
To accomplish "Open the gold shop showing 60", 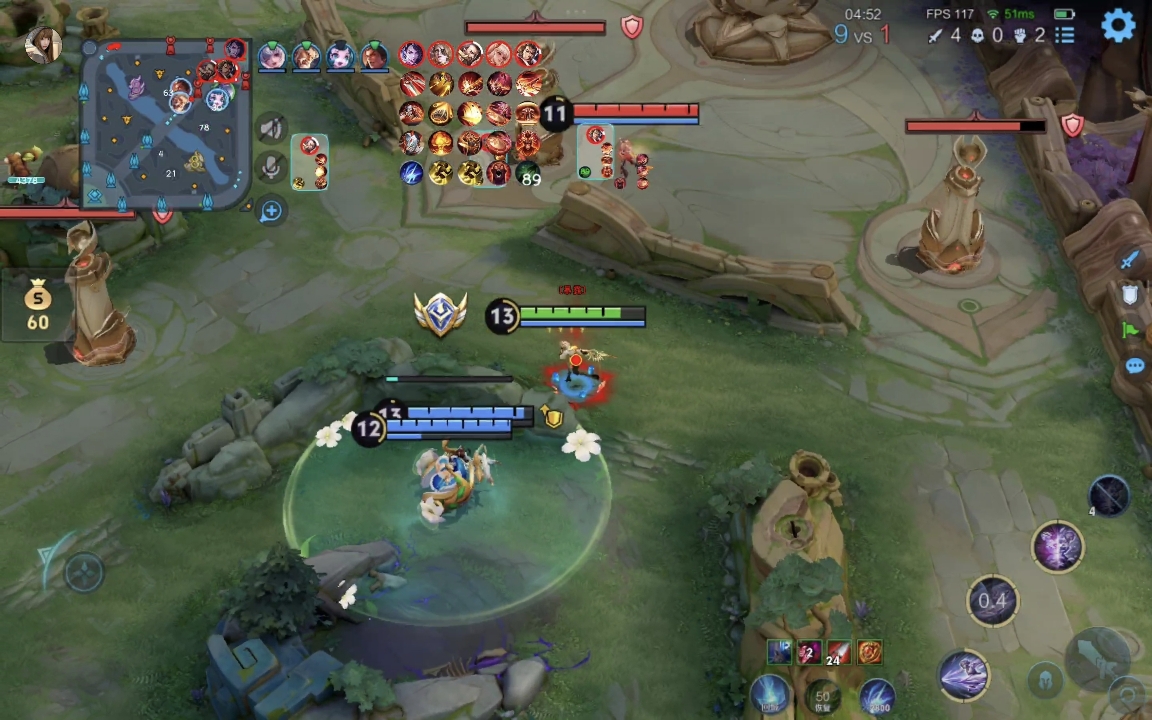I will pos(38,305).
